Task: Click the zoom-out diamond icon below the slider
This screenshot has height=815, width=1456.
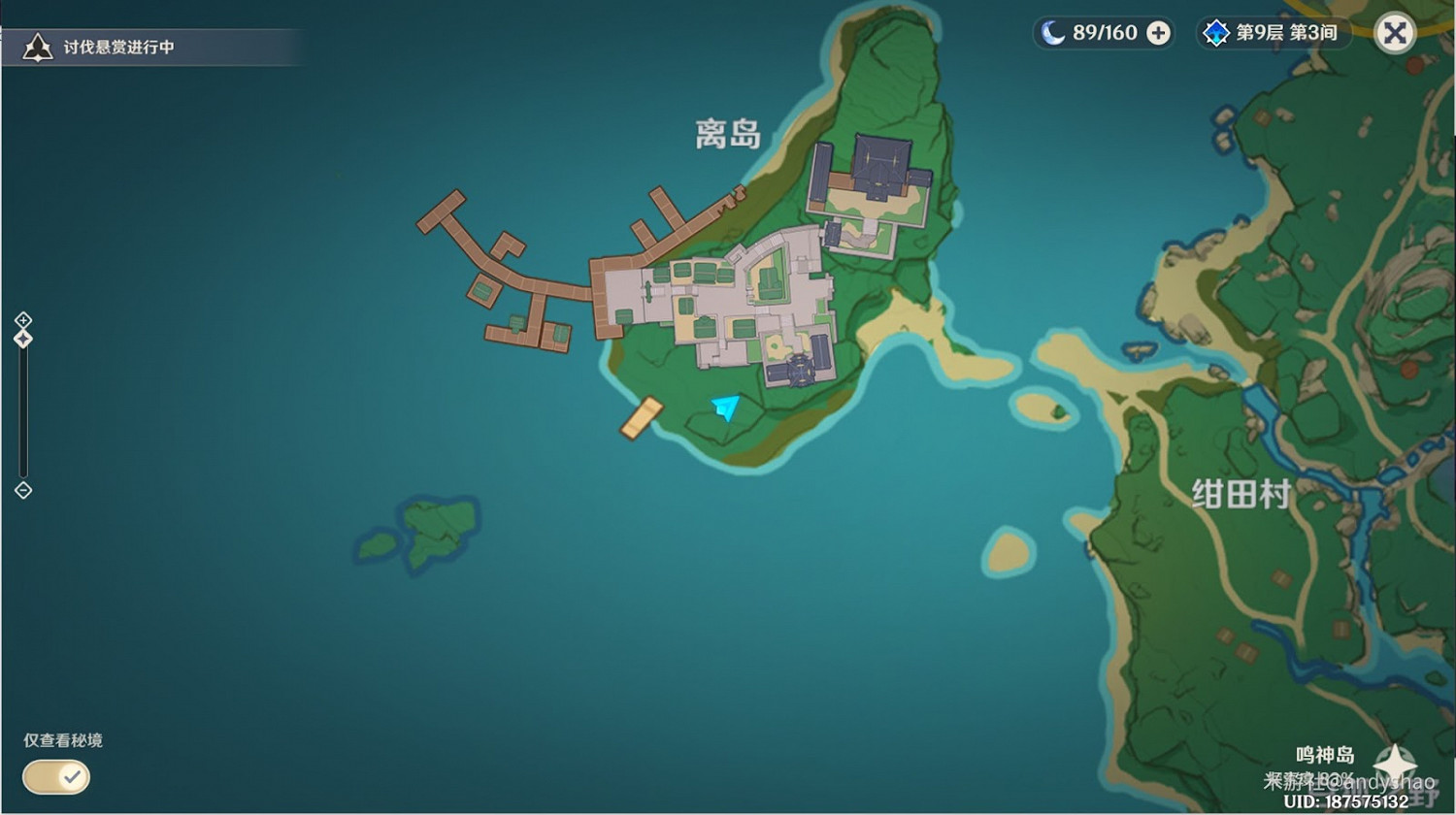Action: point(22,490)
